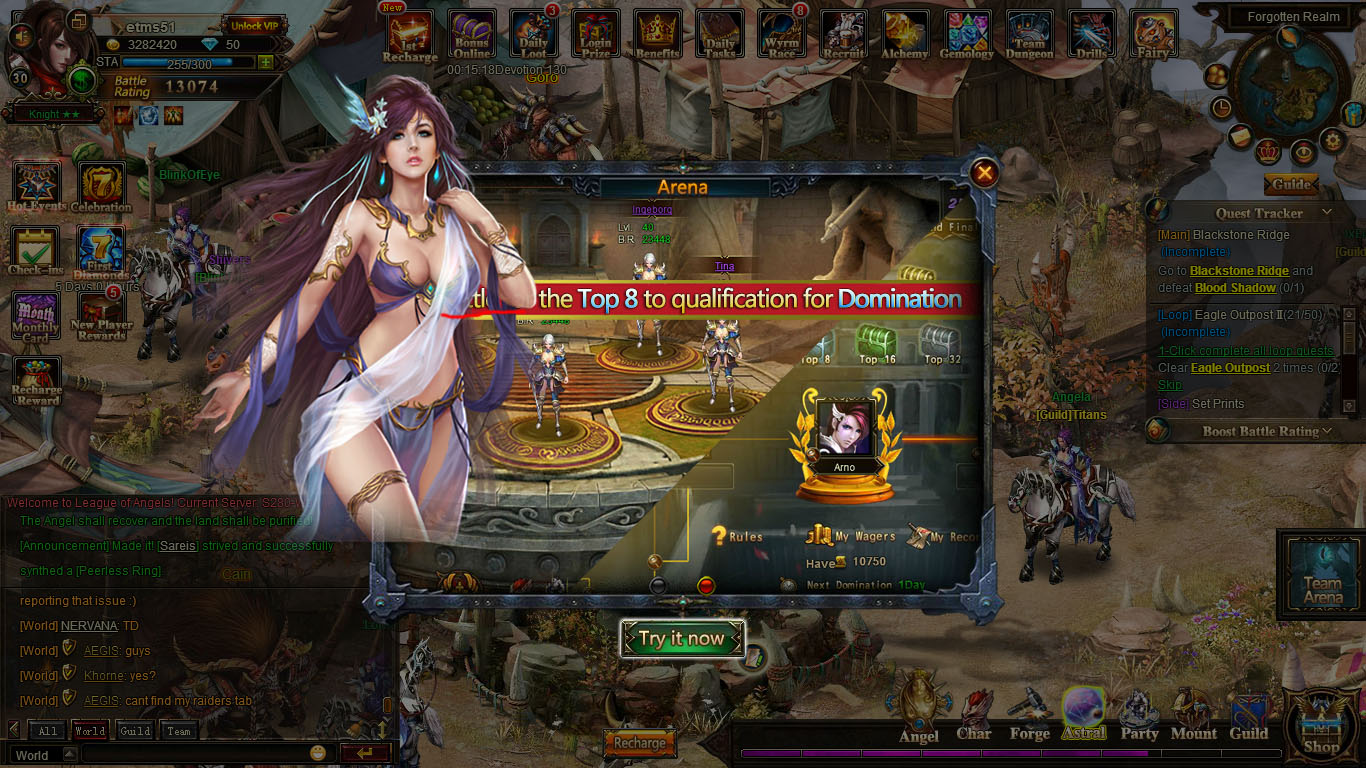Open the 1st Recharge offer
This screenshot has width=1366, height=768.
coord(410,36)
